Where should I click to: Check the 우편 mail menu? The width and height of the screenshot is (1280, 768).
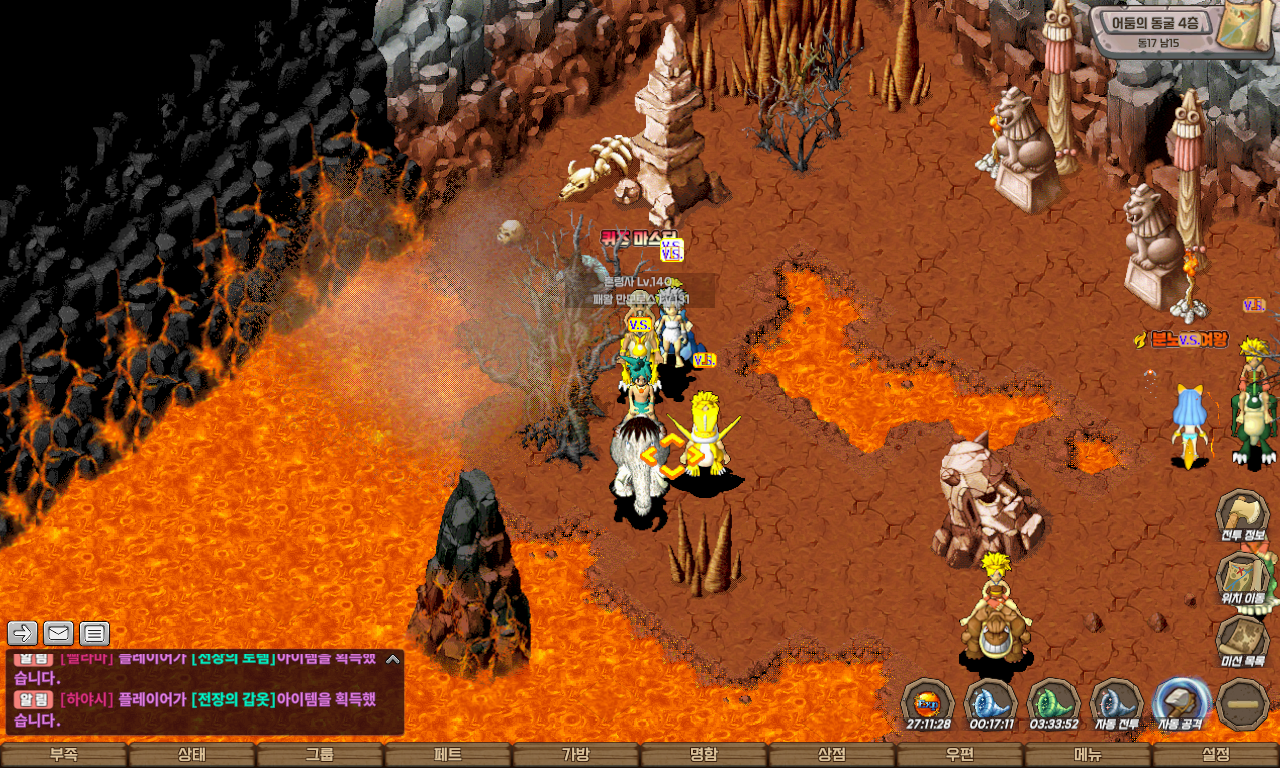959,755
